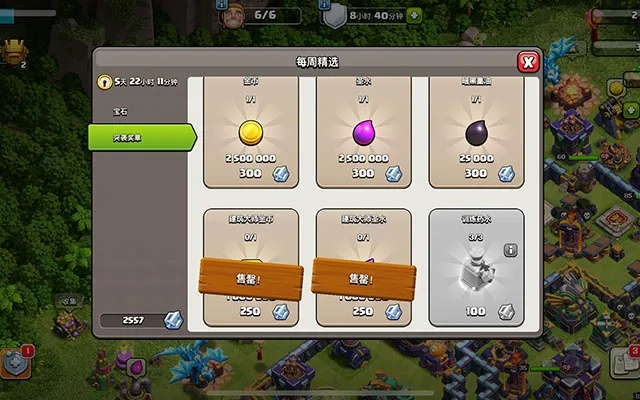Choose the training potion offer for 100

pos(476,267)
